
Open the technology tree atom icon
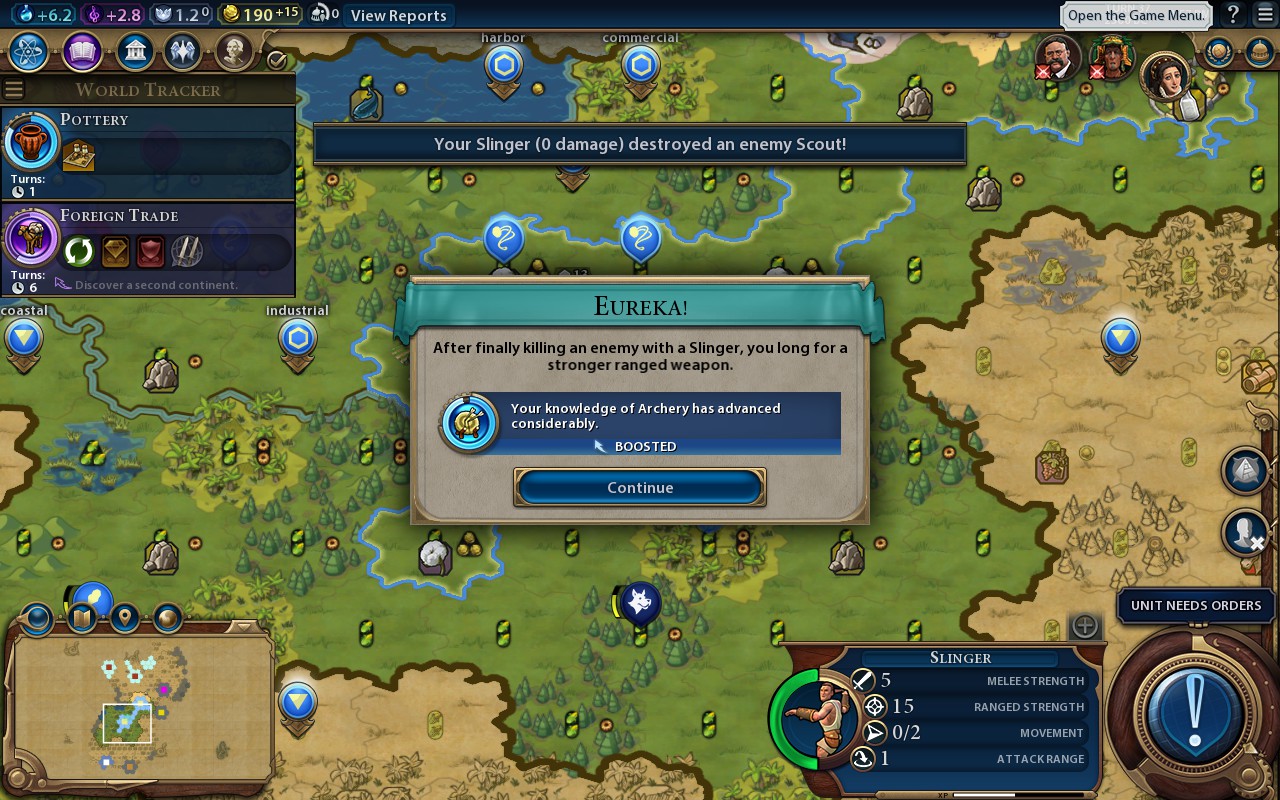pos(29,52)
